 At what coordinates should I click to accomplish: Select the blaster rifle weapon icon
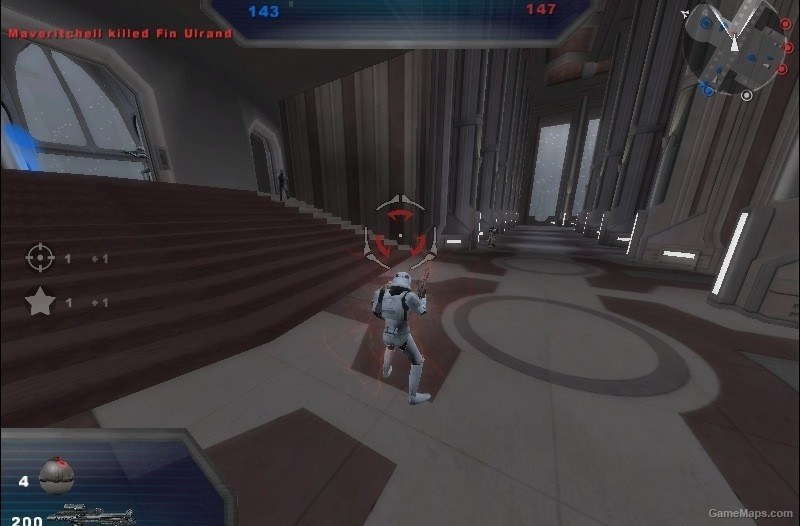click(89, 516)
